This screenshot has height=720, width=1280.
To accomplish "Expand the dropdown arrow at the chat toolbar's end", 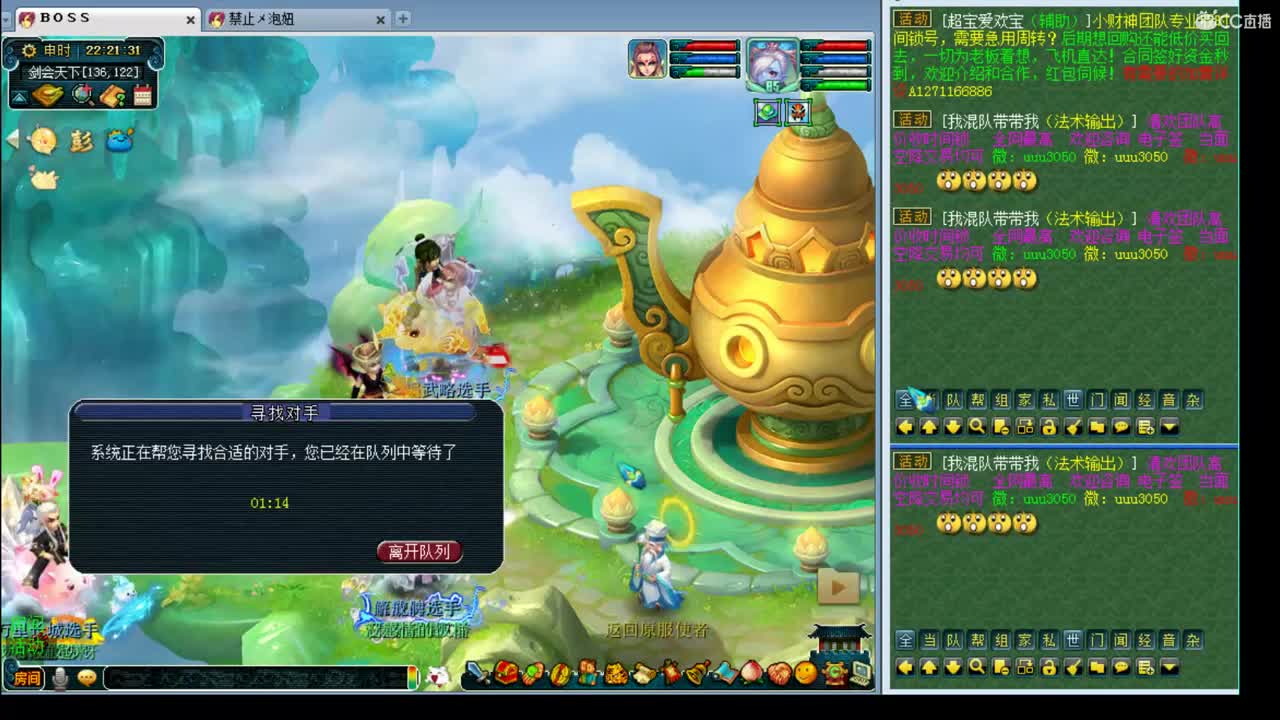I will coord(1169,427).
